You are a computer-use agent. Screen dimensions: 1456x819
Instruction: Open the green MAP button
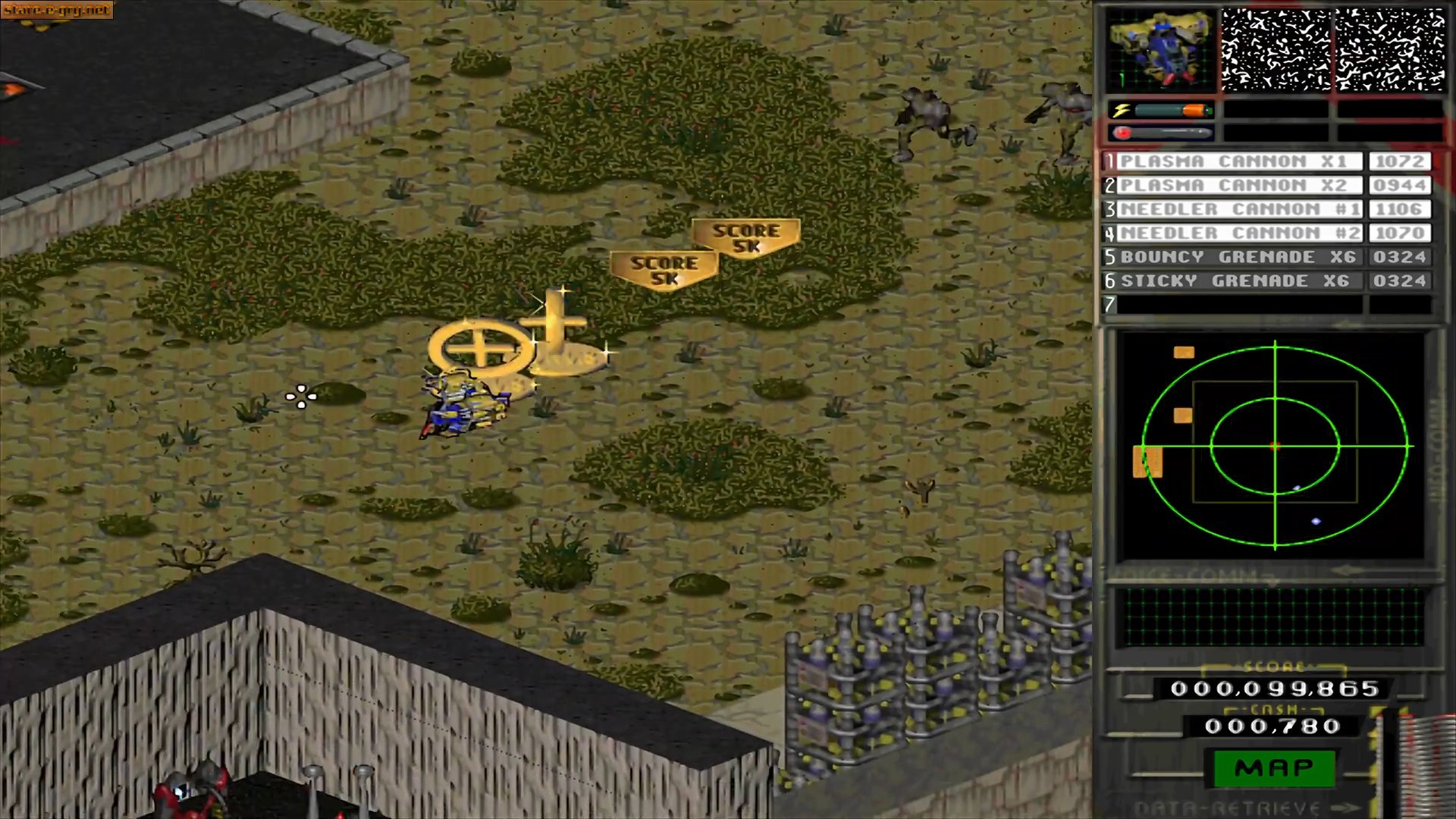tap(1274, 768)
